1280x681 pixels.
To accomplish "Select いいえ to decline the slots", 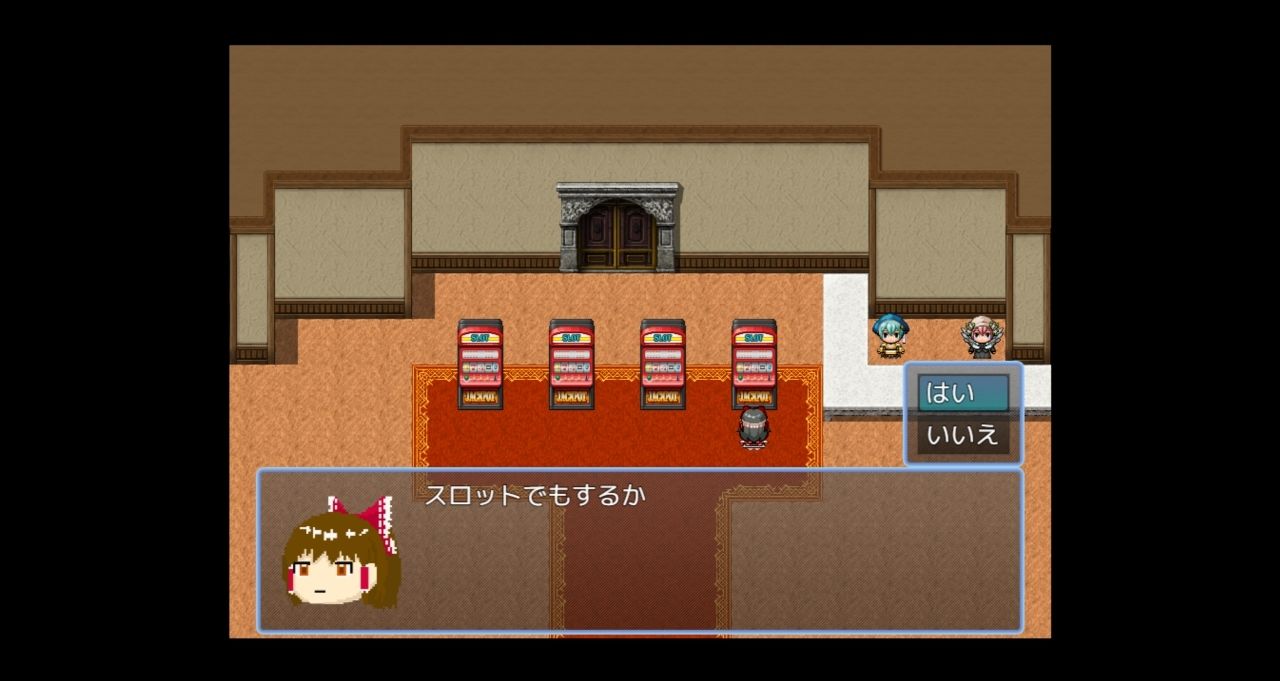I will (x=962, y=436).
